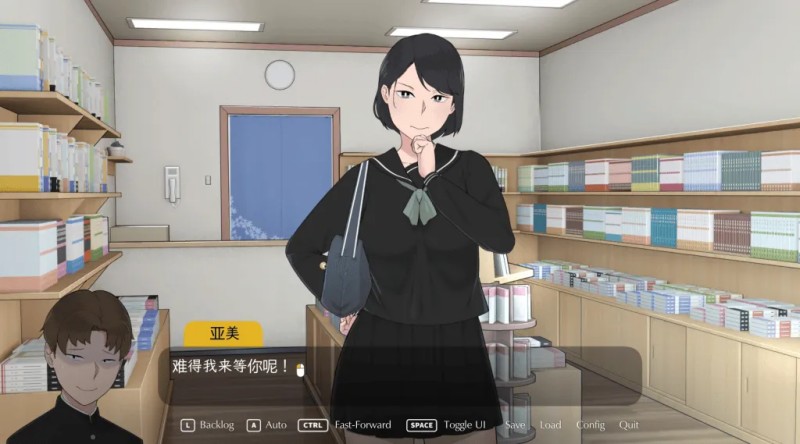The image size is (800, 444).
Task: Enable Auto dialogue advance
Action: click(x=275, y=425)
